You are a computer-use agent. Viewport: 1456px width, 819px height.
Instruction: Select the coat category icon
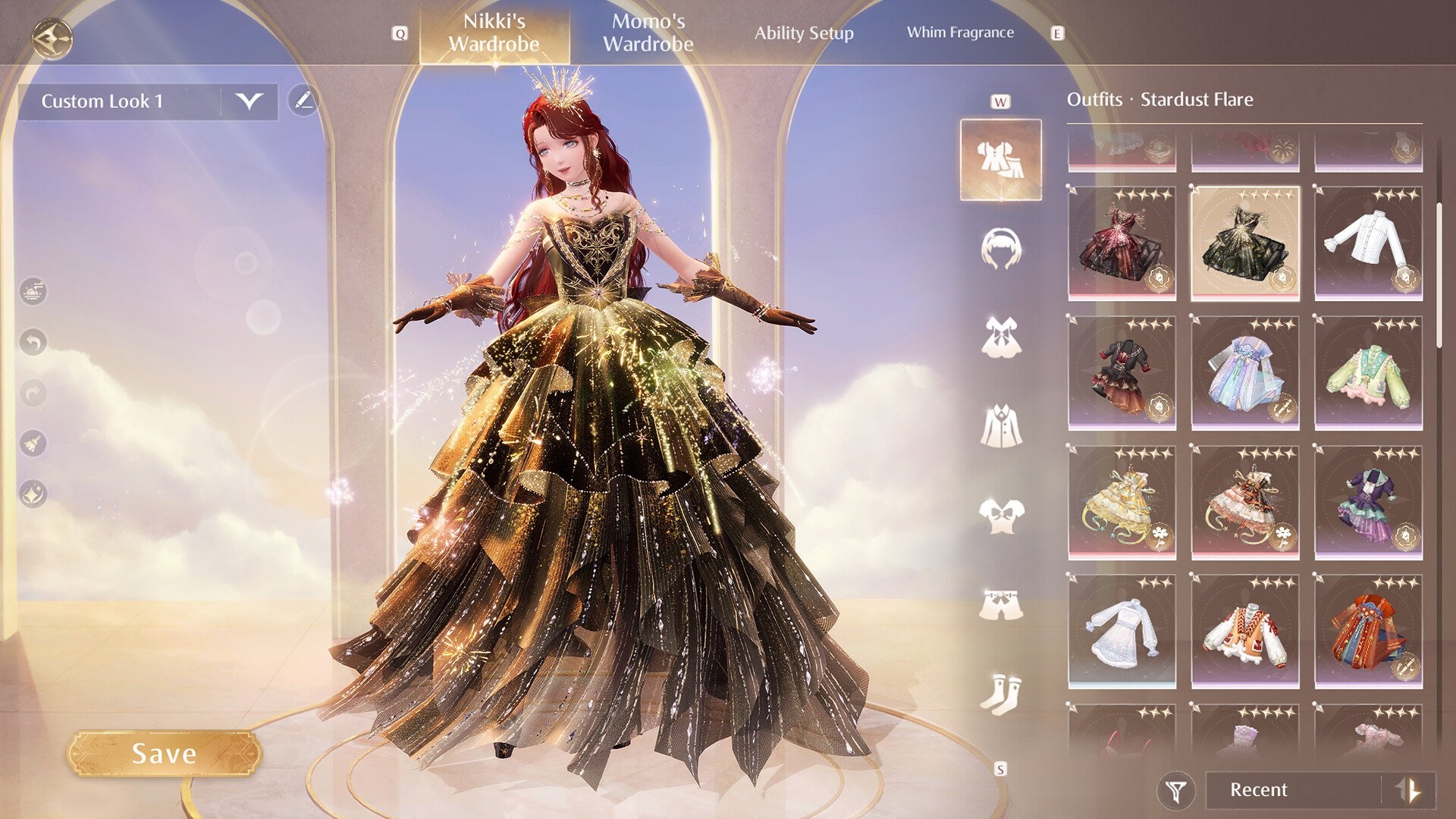pyautogui.click(x=1001, y=425)
